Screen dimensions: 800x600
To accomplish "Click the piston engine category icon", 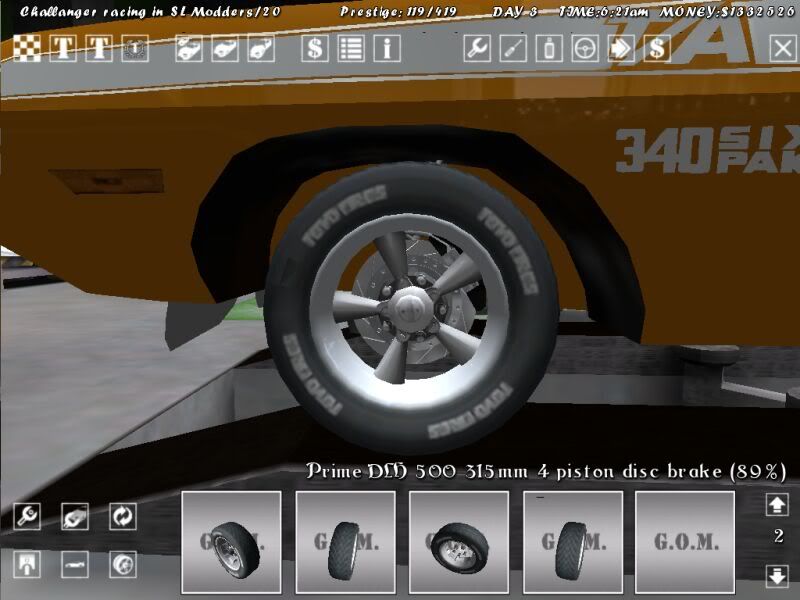I will [28, 564].
